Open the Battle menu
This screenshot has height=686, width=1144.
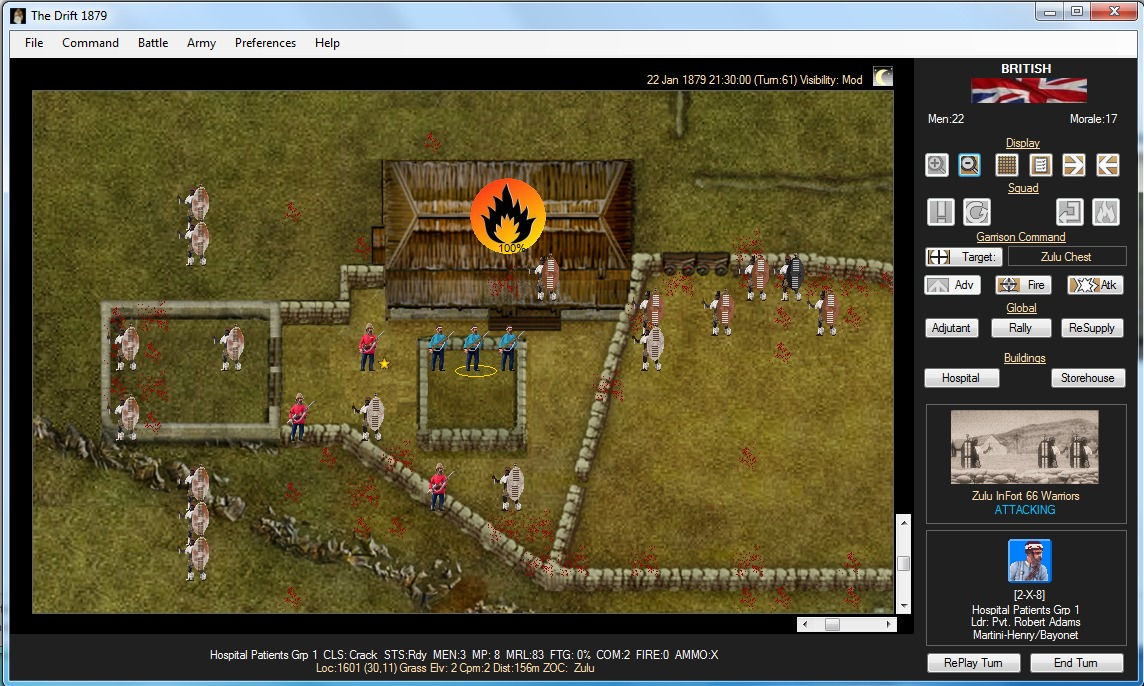[153, 43]
